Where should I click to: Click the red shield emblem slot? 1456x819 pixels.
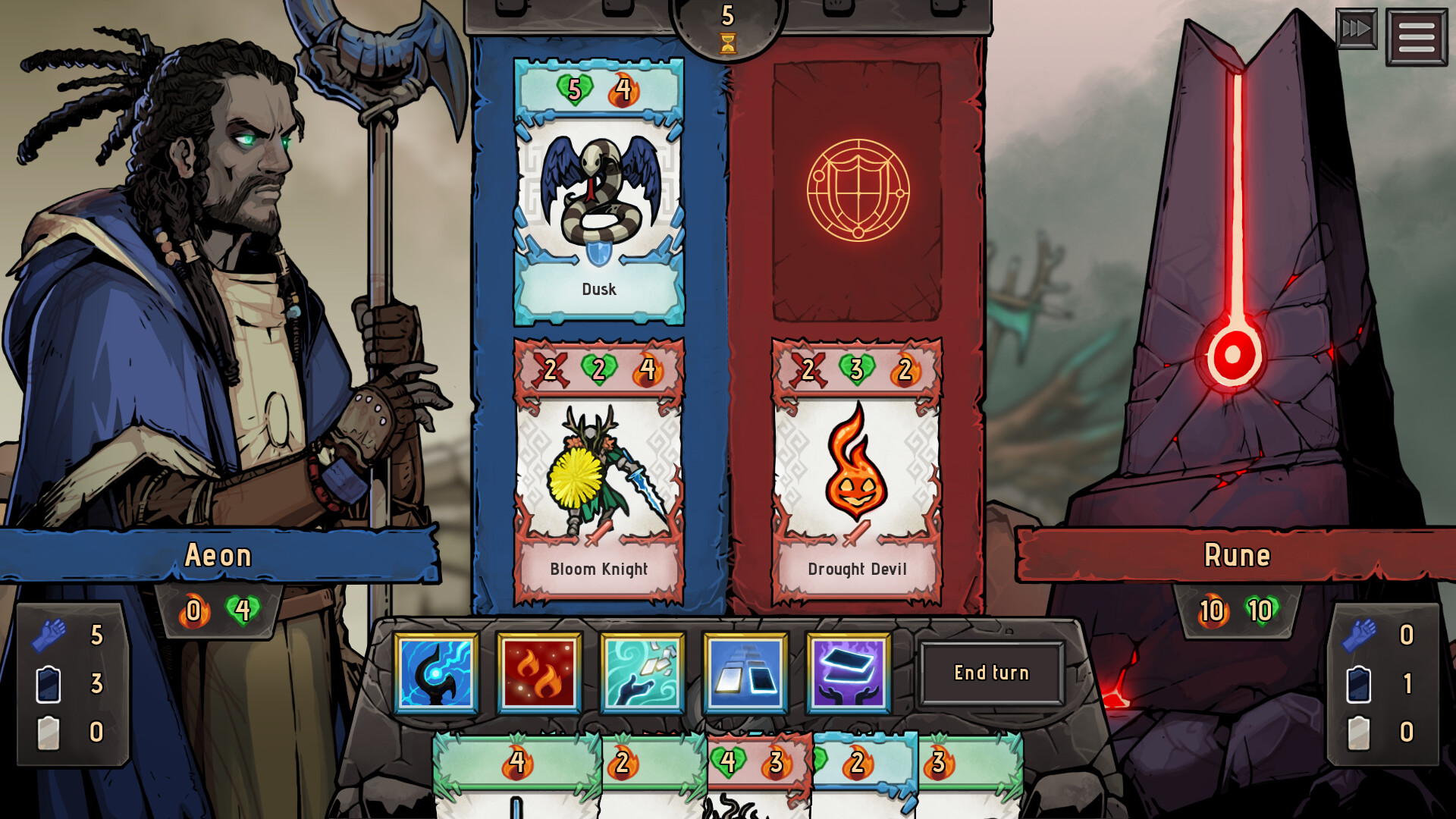(857, 190)
